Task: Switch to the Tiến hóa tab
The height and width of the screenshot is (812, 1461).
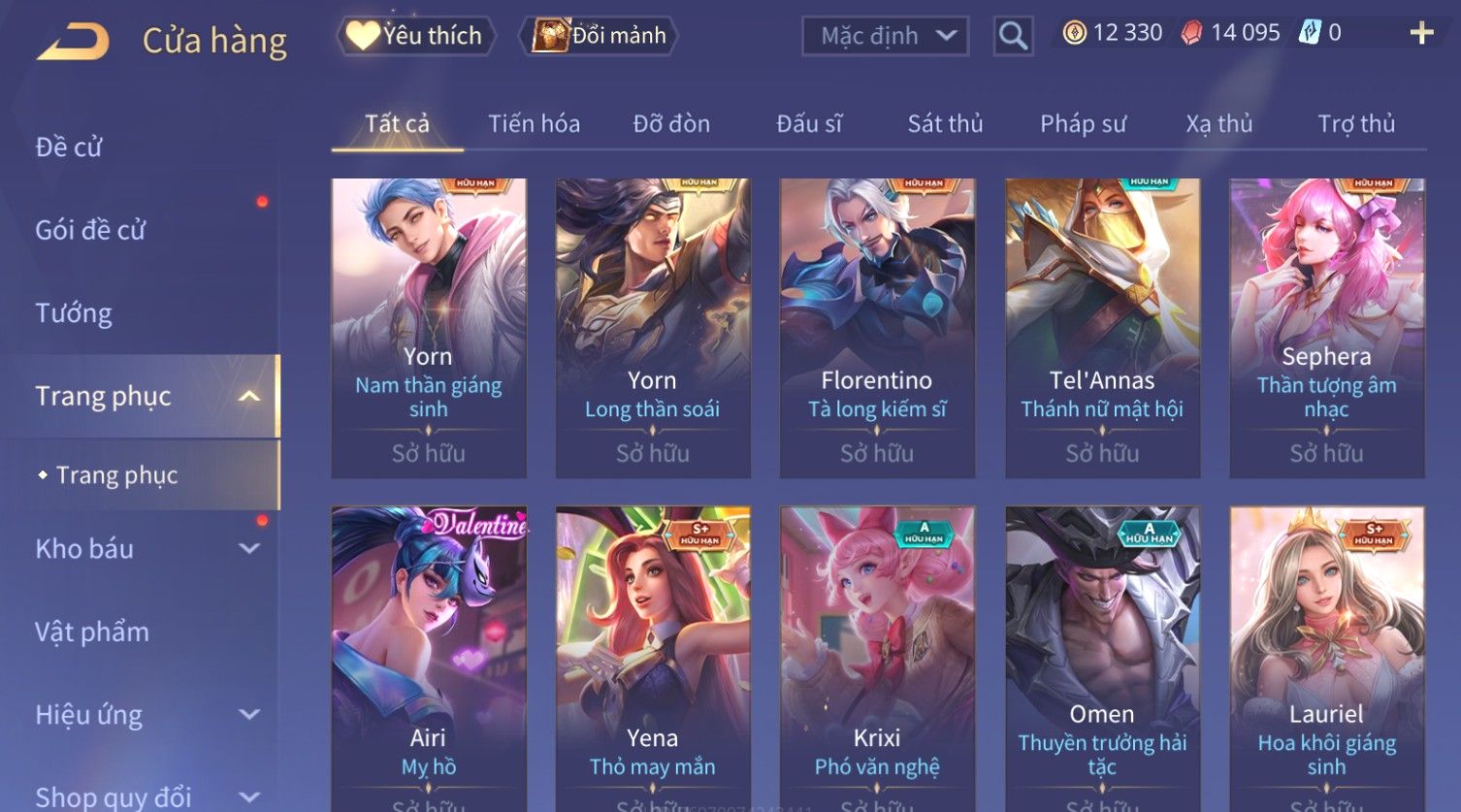Action: pyautogui.click(x=534, y=123)
